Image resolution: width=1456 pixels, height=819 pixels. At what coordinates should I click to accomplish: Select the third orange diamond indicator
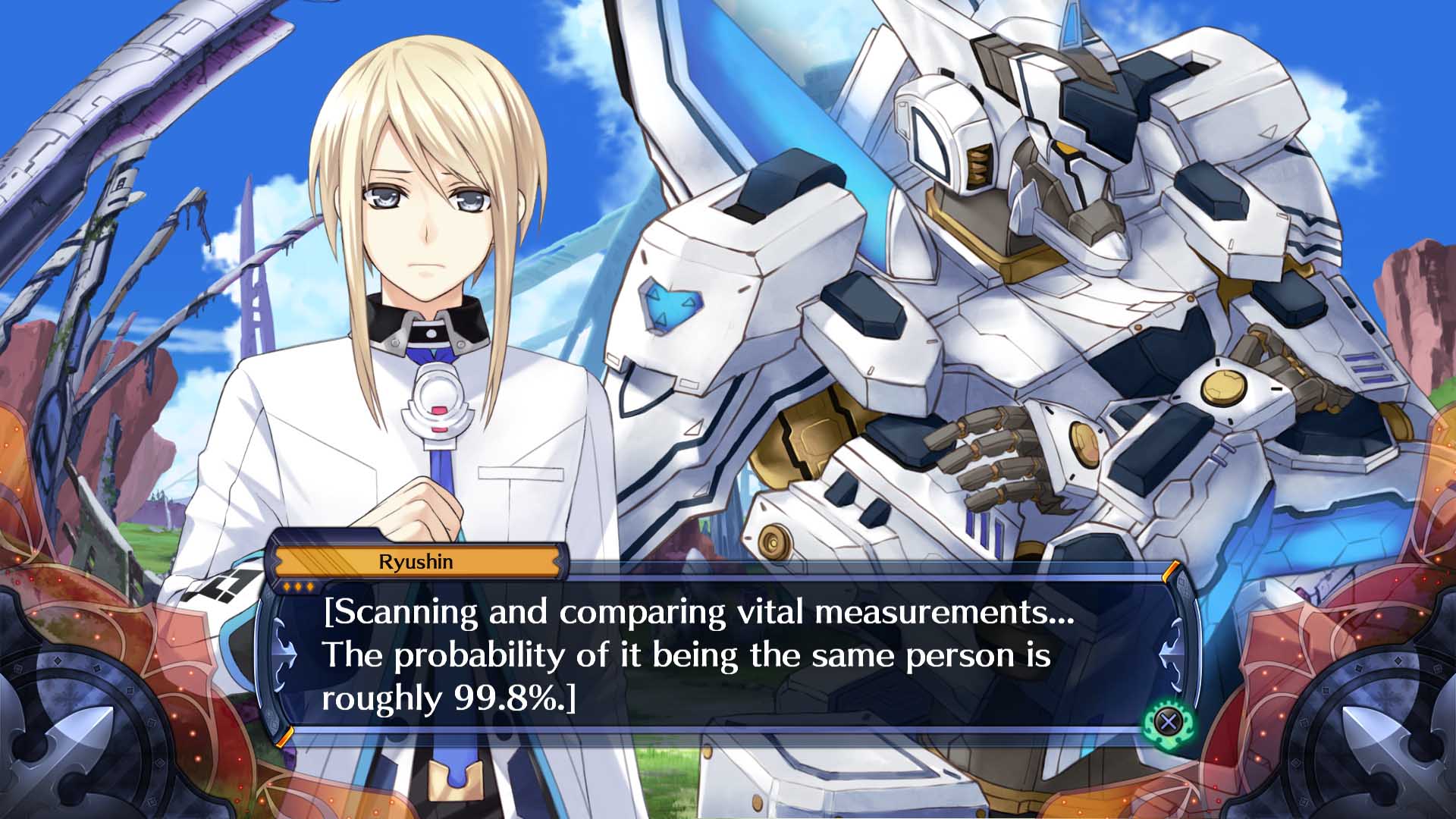[x=310, y=587]
